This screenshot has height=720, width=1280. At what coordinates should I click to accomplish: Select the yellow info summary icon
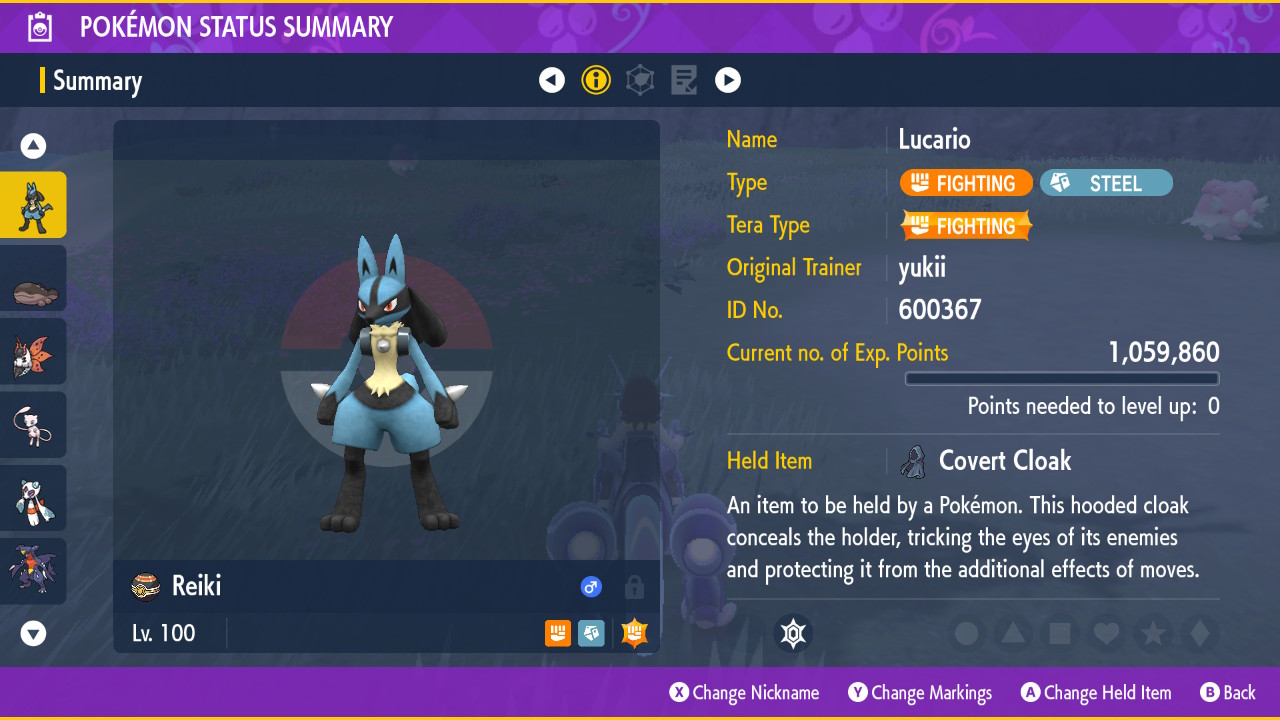(596, 80)
